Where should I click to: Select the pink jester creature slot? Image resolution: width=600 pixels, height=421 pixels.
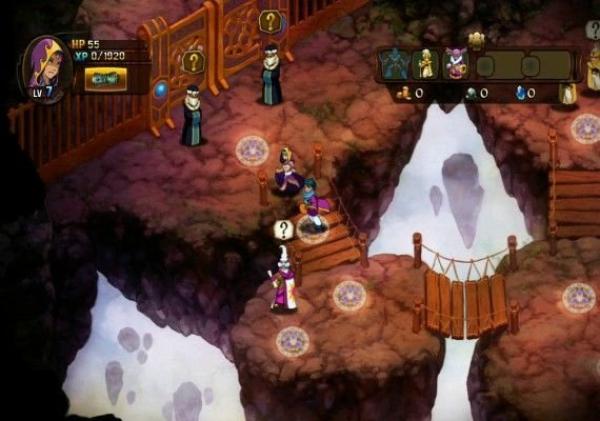pos(456,64)
